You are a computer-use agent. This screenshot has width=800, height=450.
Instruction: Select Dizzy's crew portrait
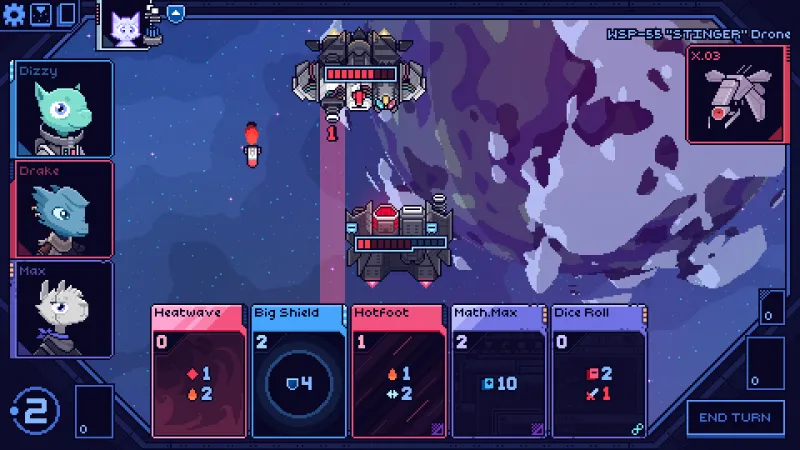(x=63, y=108)
